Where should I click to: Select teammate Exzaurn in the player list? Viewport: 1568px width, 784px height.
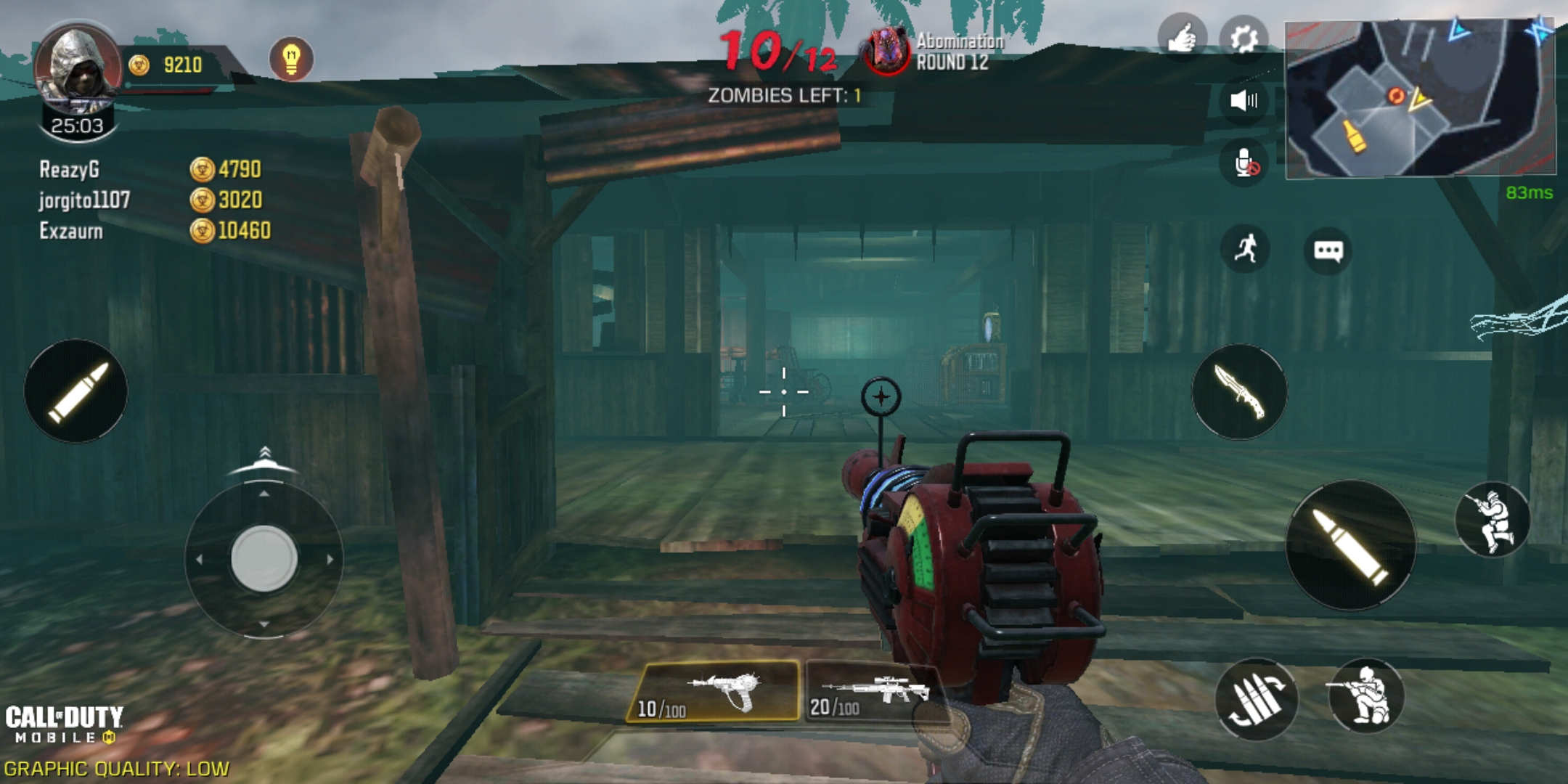[71, 232]
